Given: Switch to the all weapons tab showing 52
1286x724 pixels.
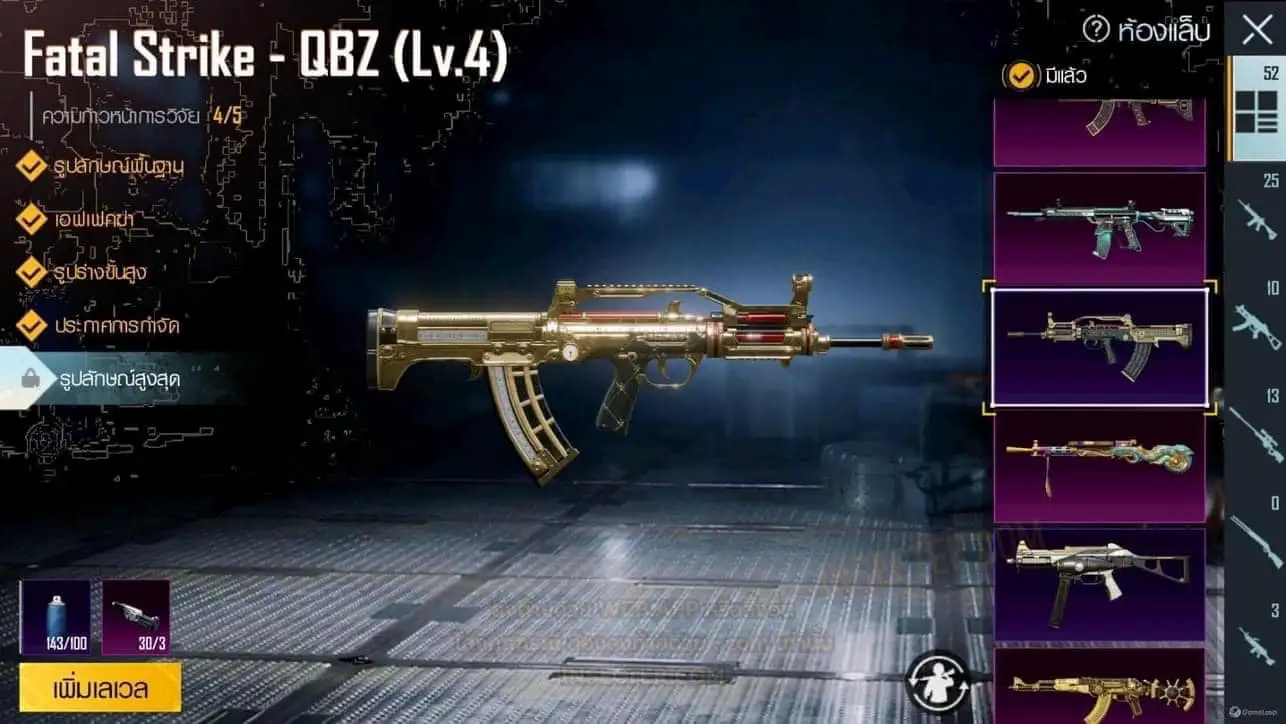Looking at the screenshot, I should (1256, 108).
